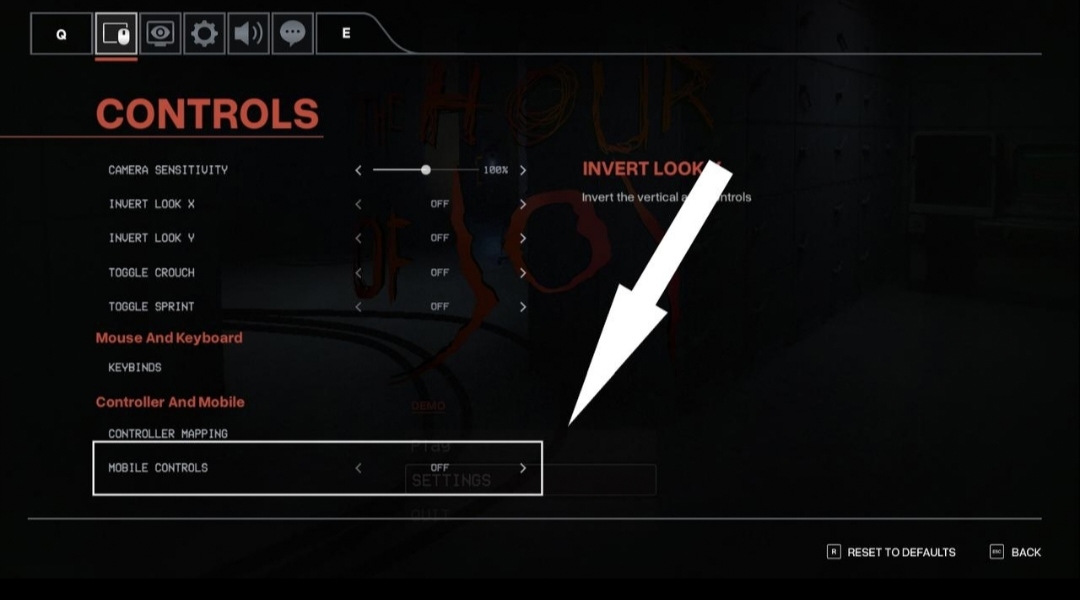Open the Keybinds menu entry
1080x600 pixels.
pos(135,367)
